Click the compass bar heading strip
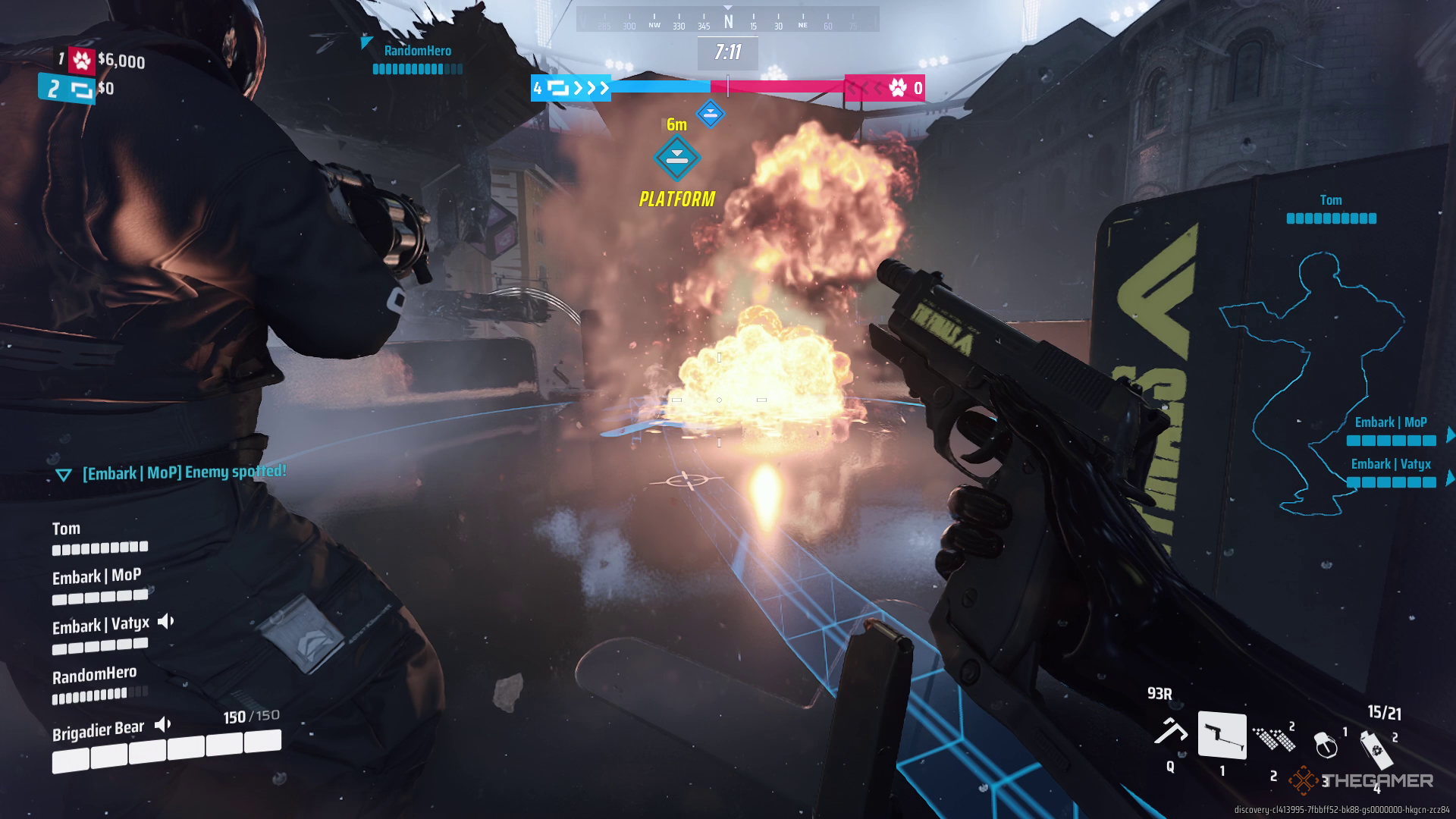Viewport: 1456px width, 819px height. 727,20
